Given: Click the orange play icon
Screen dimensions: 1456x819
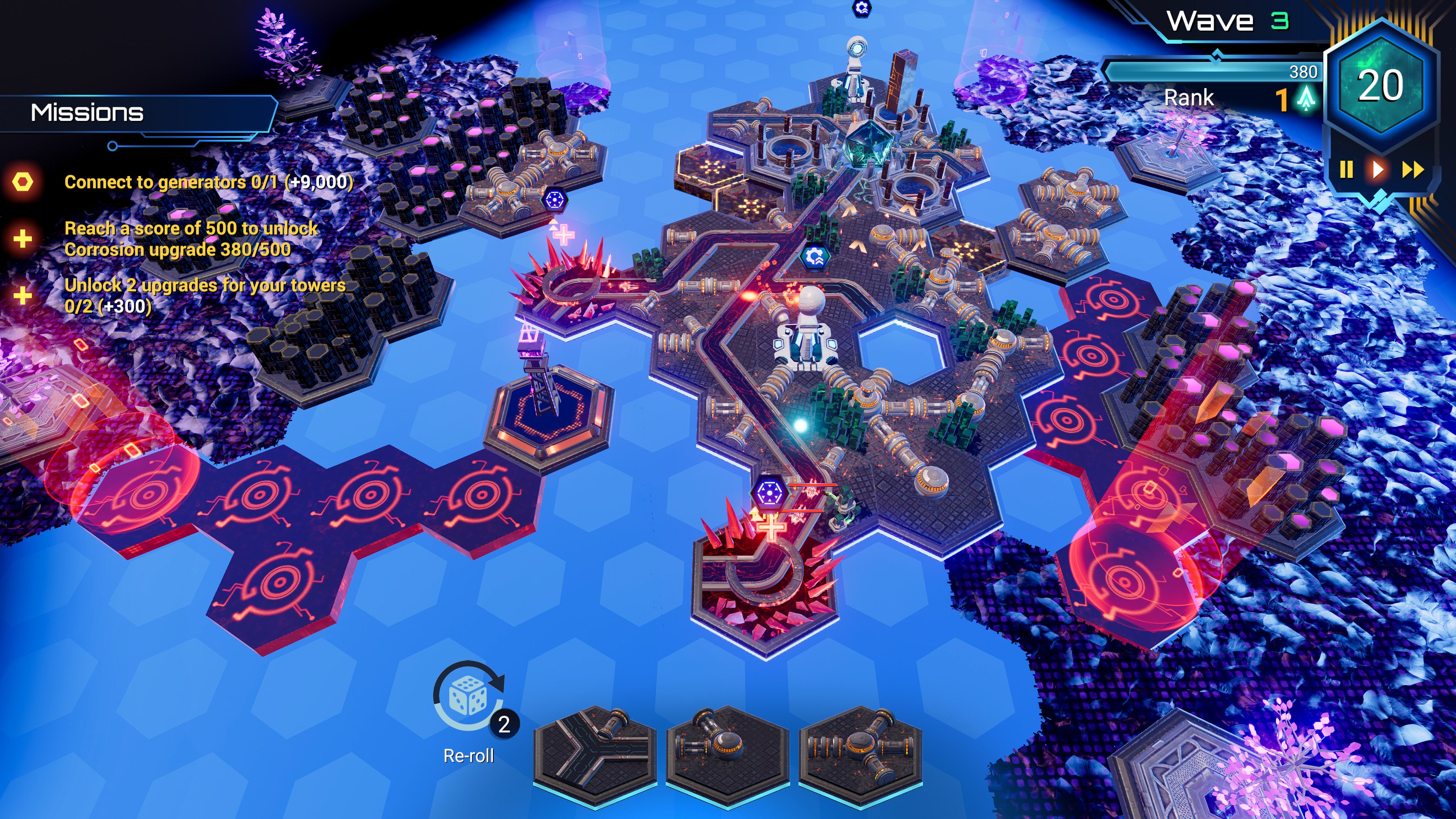Looking at the screenshot, I should (x=1378, y=170).
